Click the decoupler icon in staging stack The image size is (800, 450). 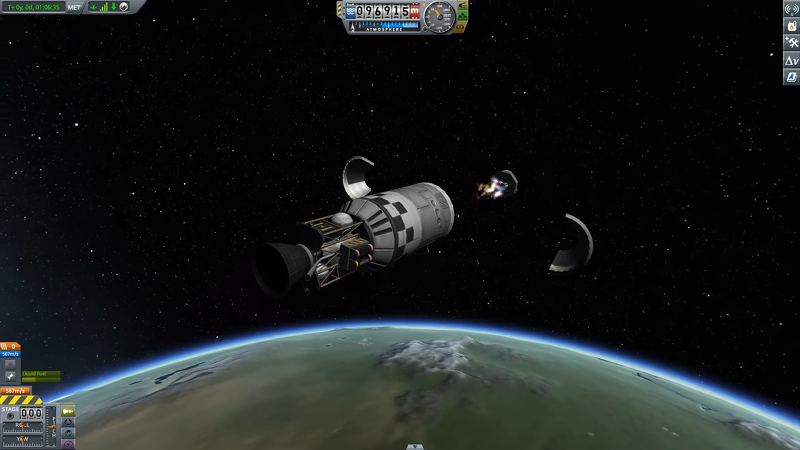pos(12,376)
